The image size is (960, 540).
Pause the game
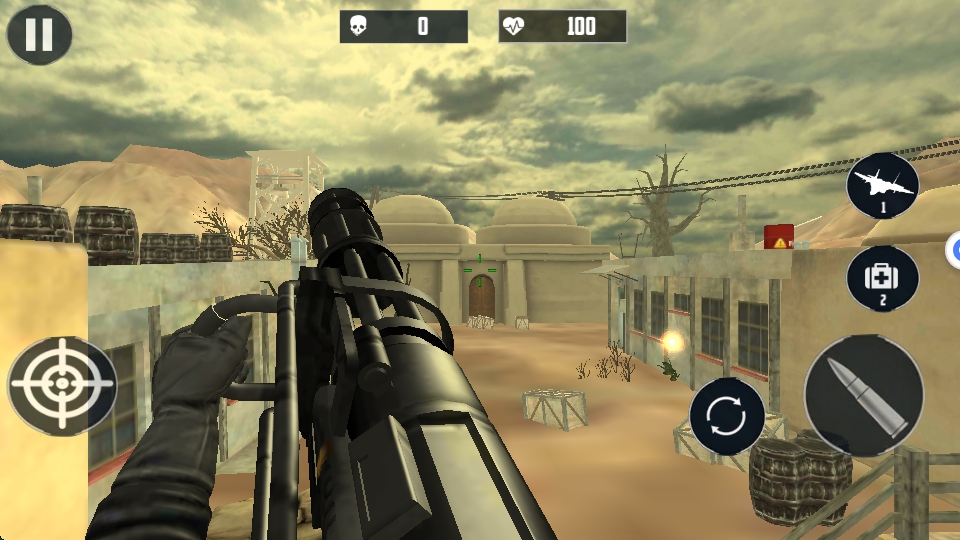[x=39, y=34]
